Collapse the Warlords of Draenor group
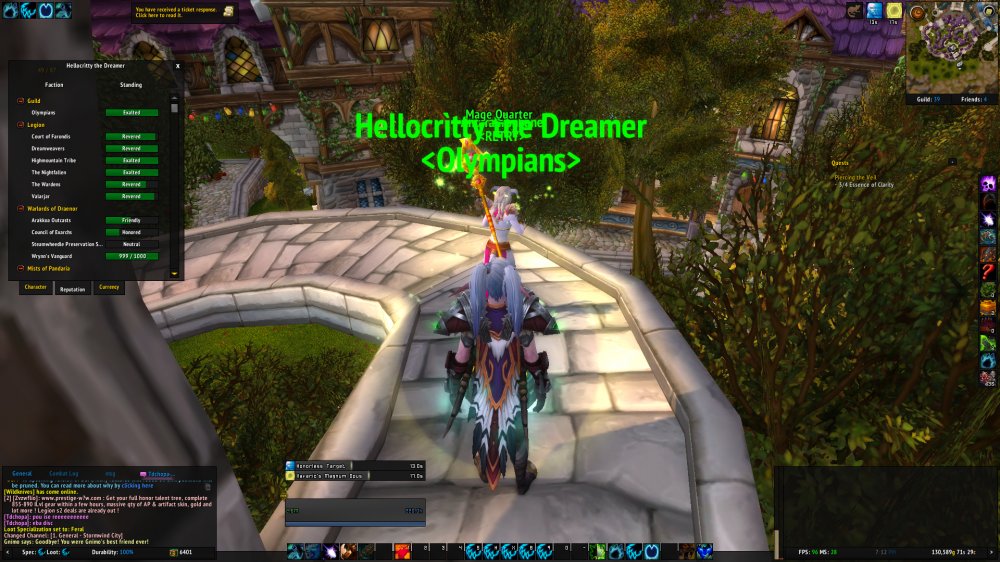 coord(20,208)
